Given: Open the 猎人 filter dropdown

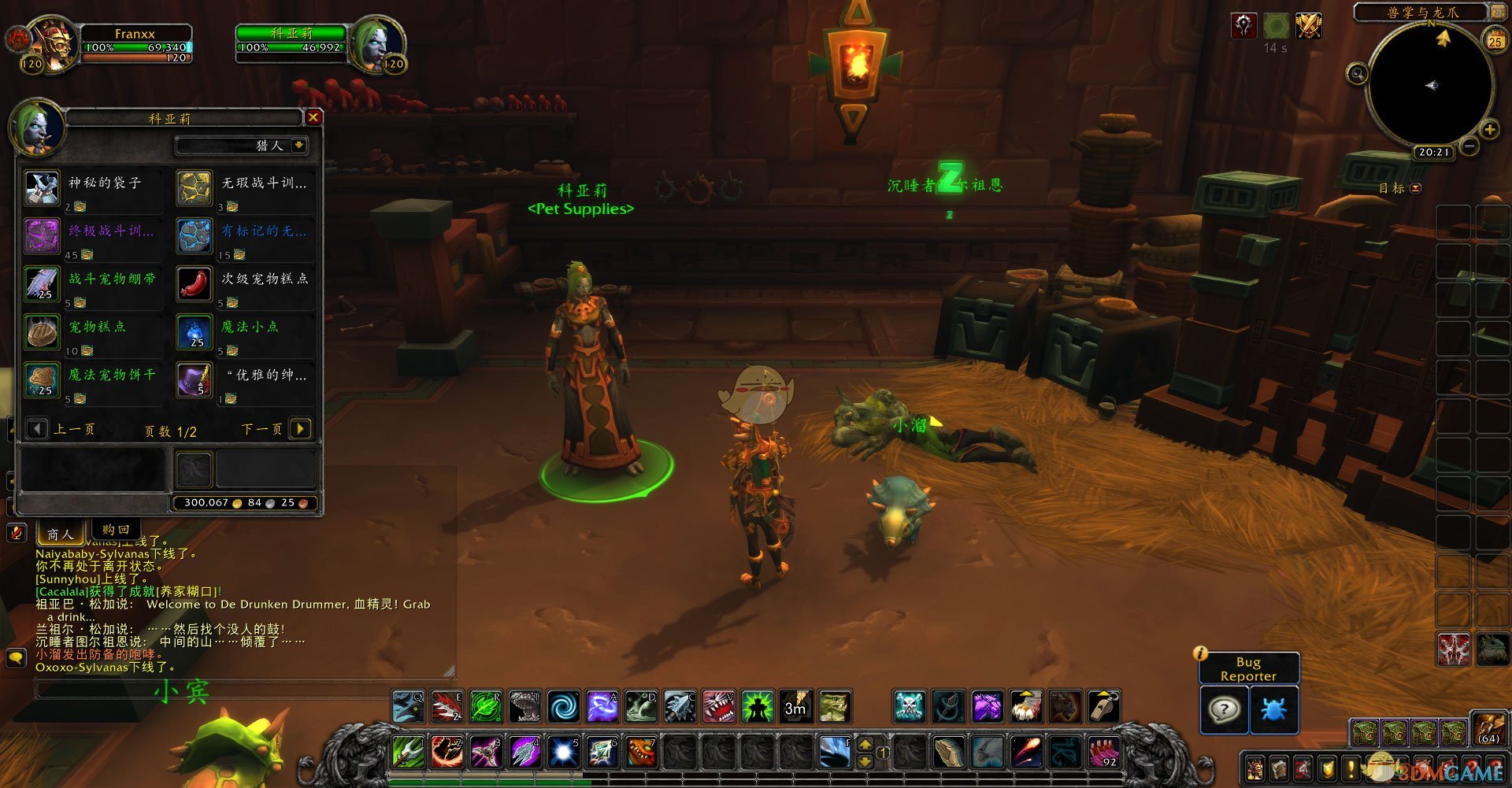Looking at the screenshot, I should [x=298, y=145].
